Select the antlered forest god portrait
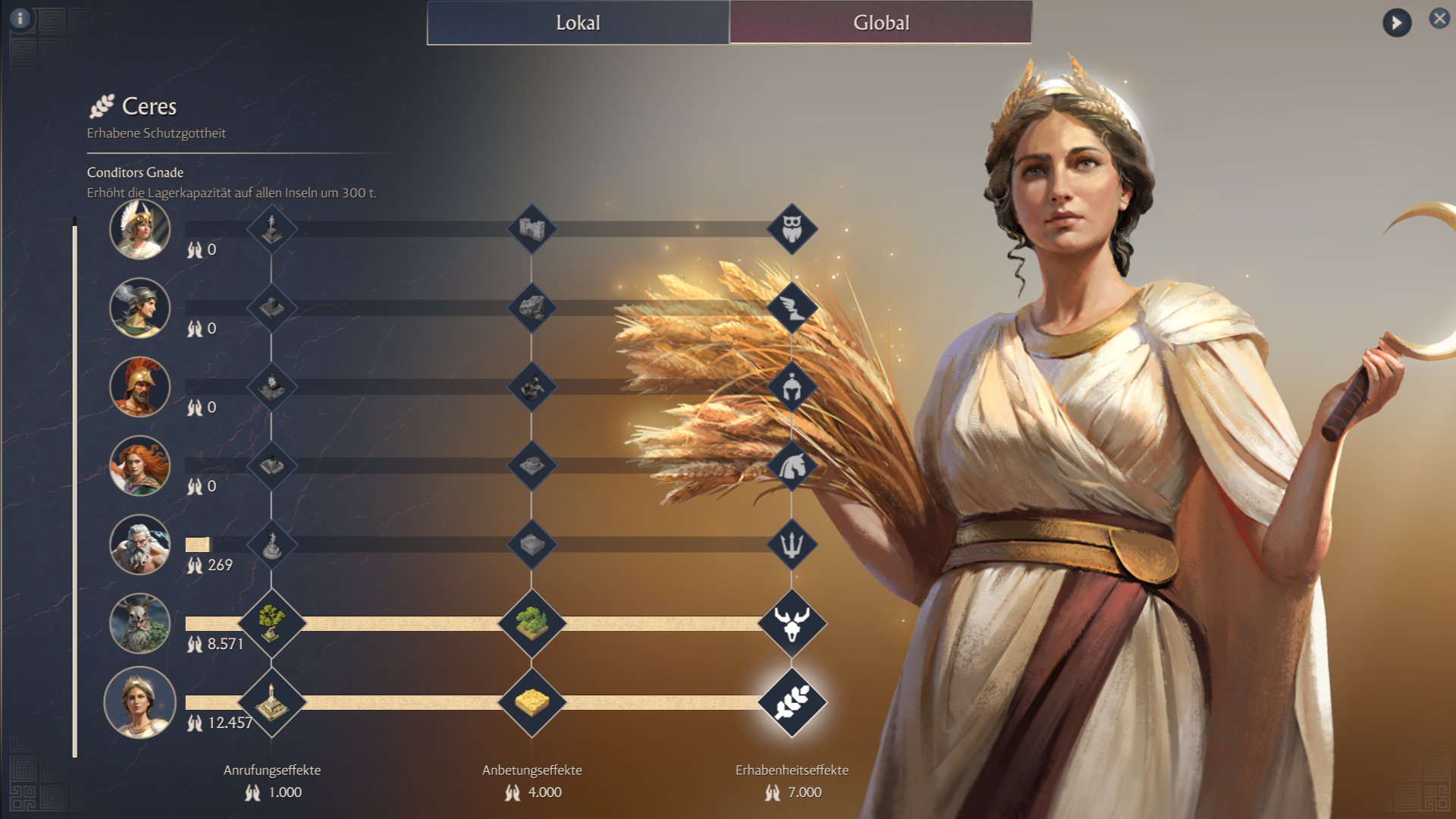This screenshot has height=819, width=1456. tap(140, 623)
